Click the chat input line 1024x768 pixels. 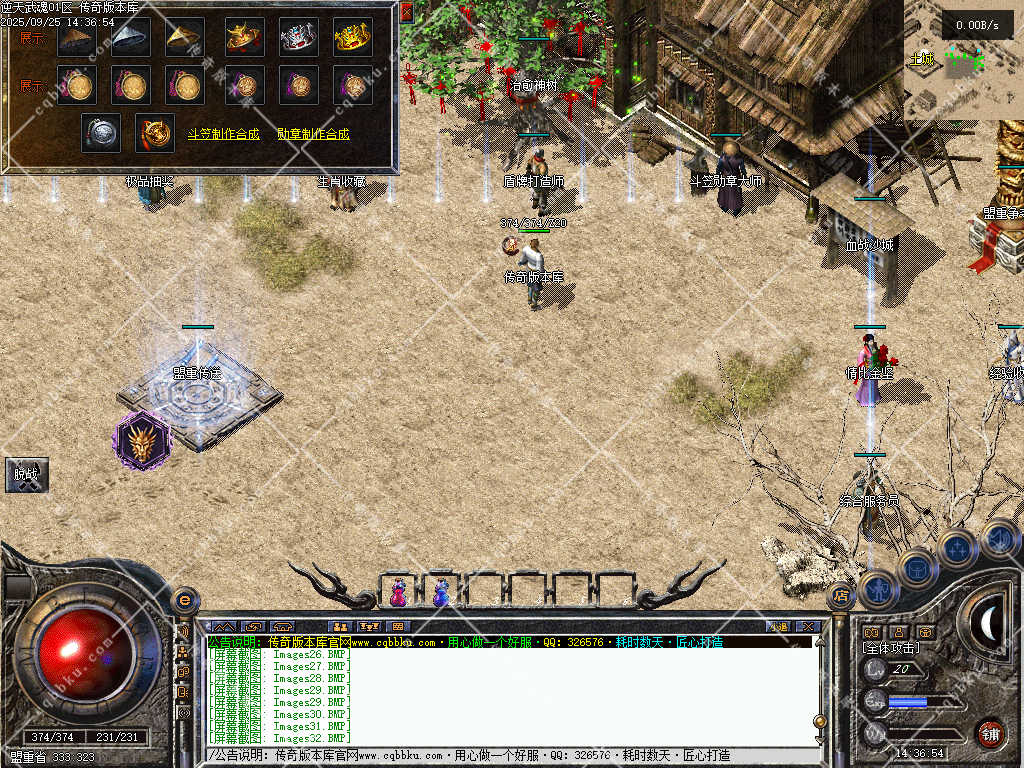click(510, 755)
